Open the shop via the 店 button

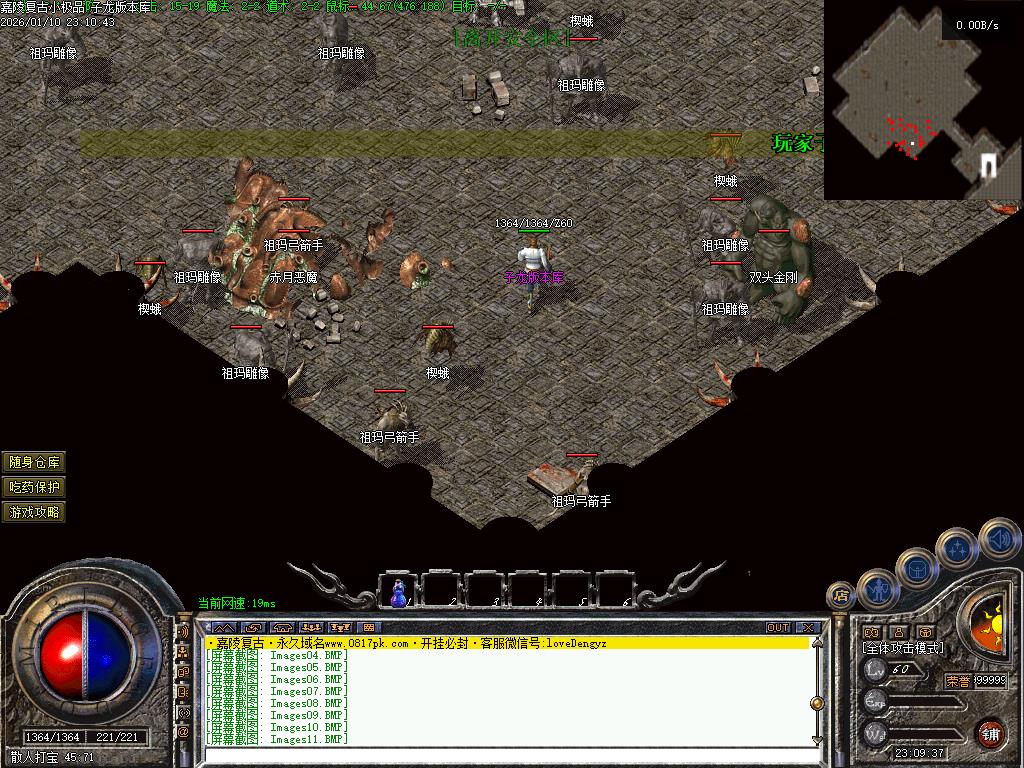click(840, 596)
